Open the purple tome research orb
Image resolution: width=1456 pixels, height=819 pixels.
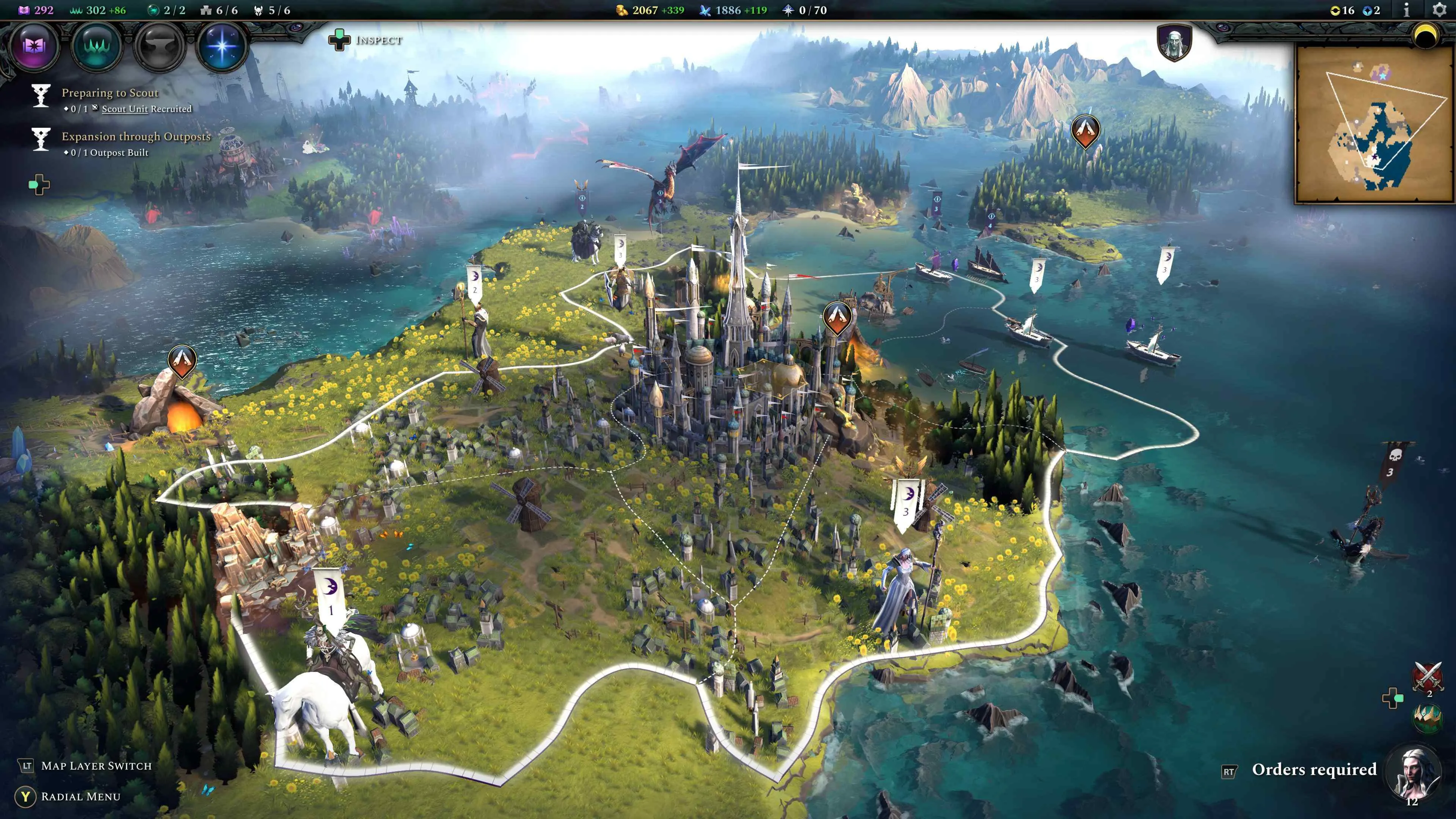point(35,45)
